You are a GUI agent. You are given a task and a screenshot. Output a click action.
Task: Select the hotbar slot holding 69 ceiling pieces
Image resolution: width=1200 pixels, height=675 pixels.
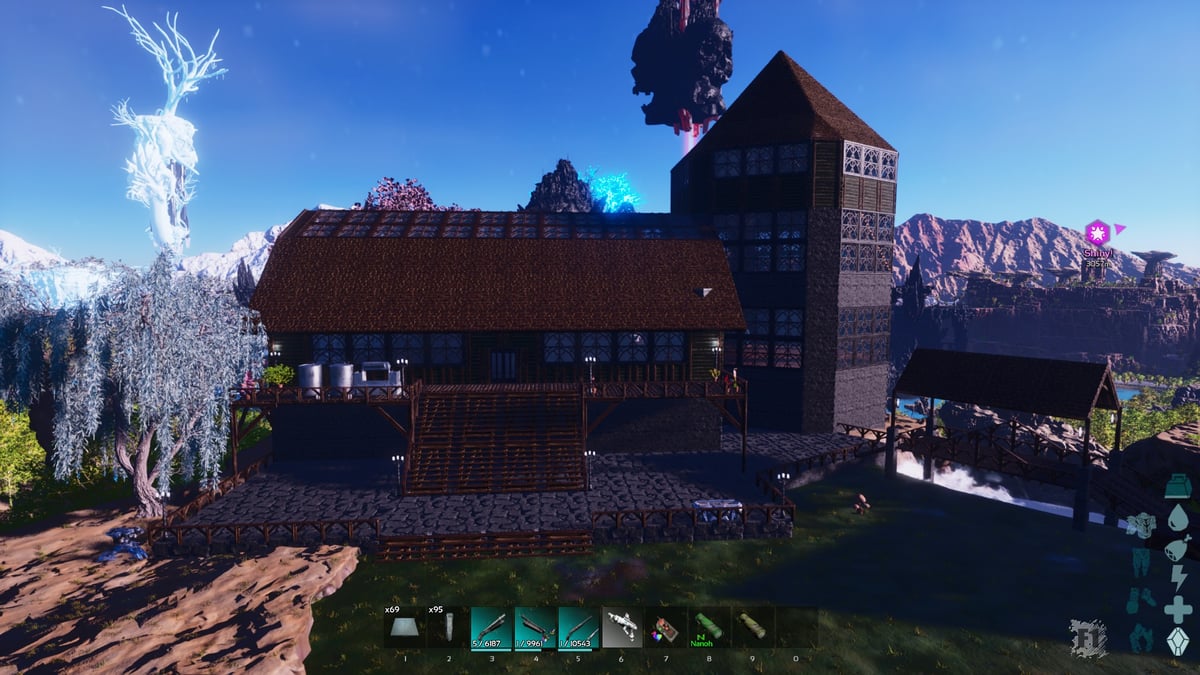pyautogui.click(x=405, y=628)
